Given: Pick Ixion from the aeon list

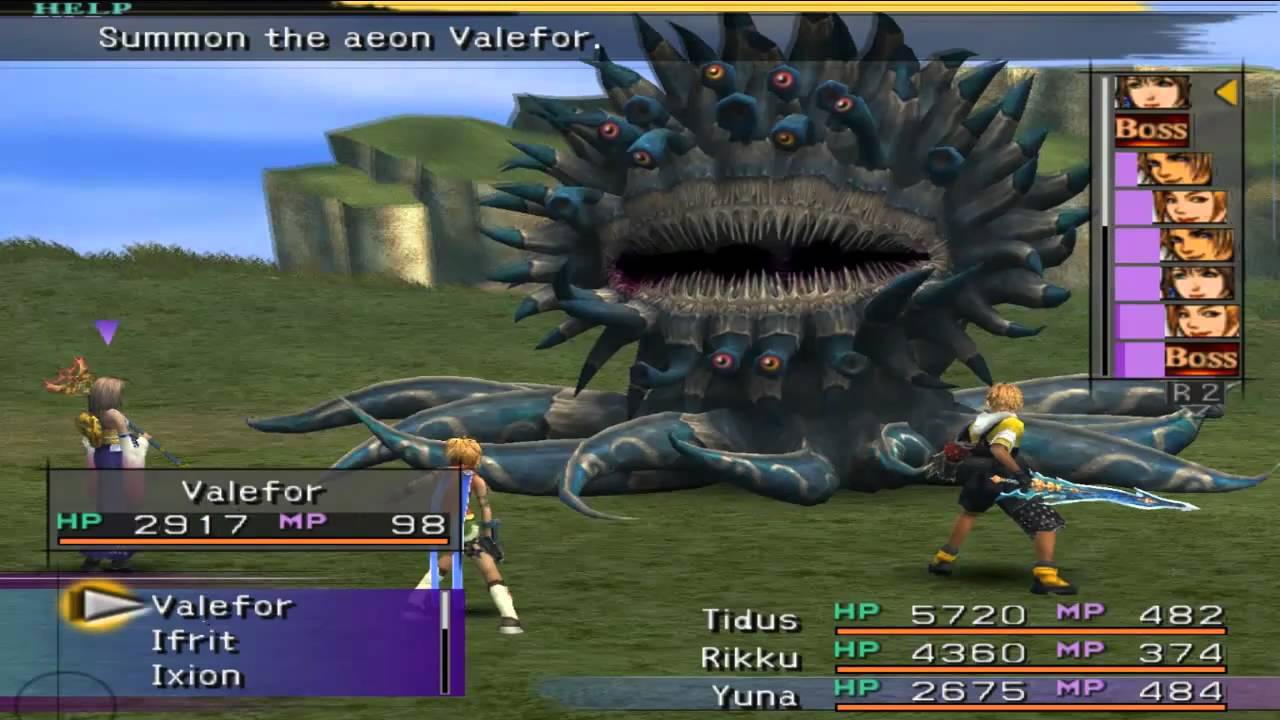Looking at the screenshot, I should [x=196, y=676].
